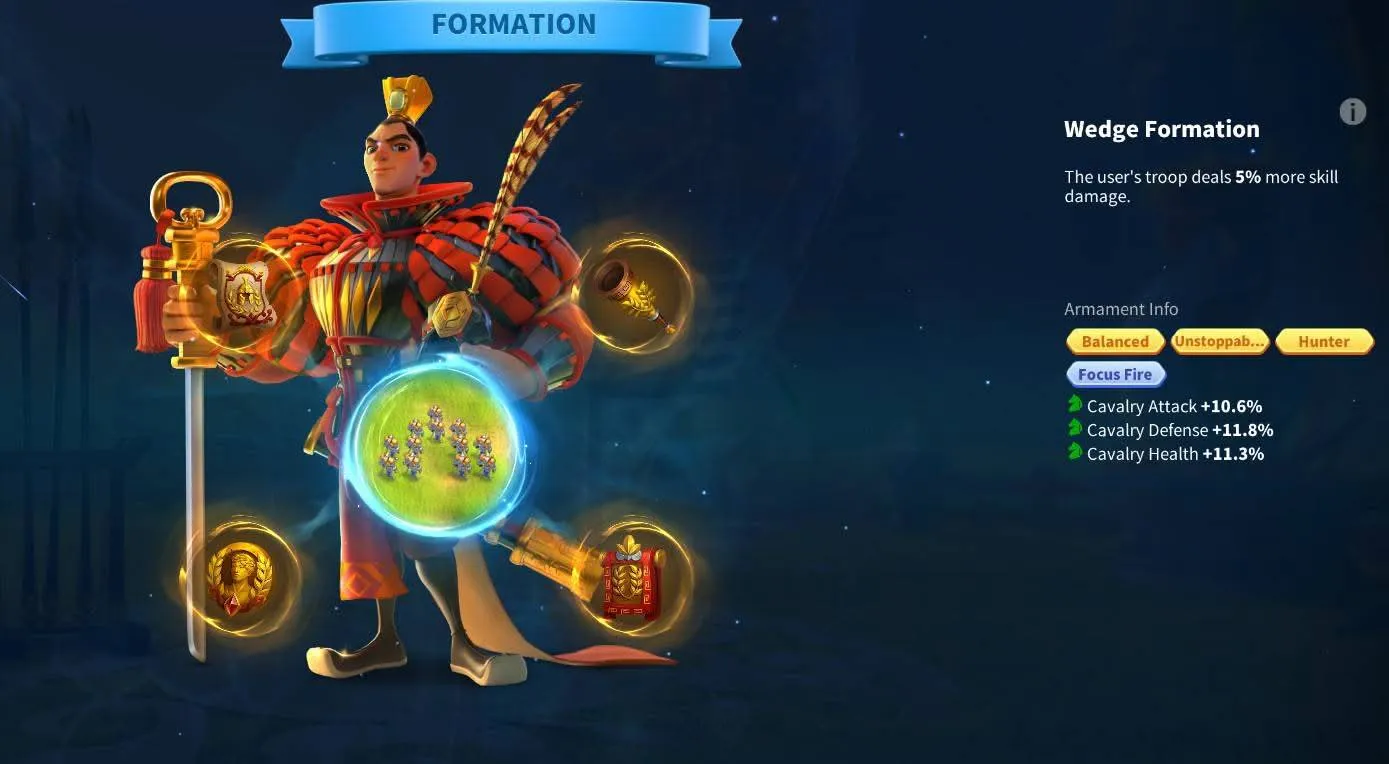Open the formation info button

(1352, 112)
